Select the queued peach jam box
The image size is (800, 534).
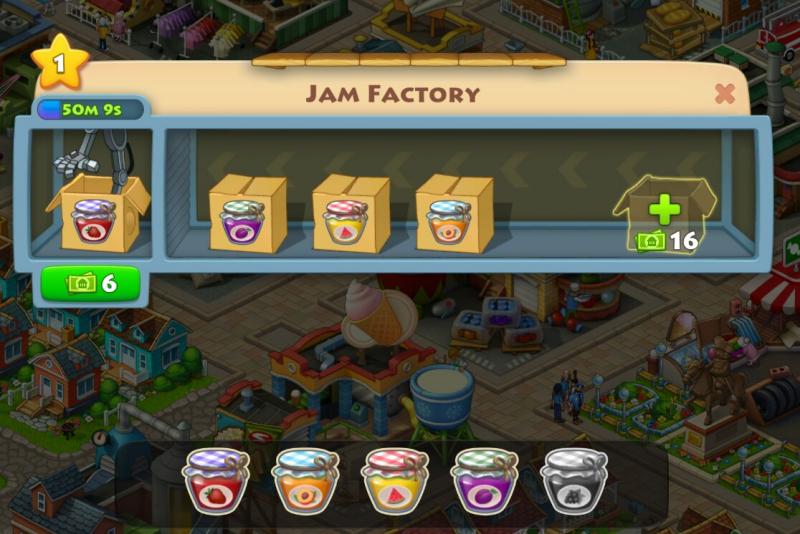(x=453, y=214)
